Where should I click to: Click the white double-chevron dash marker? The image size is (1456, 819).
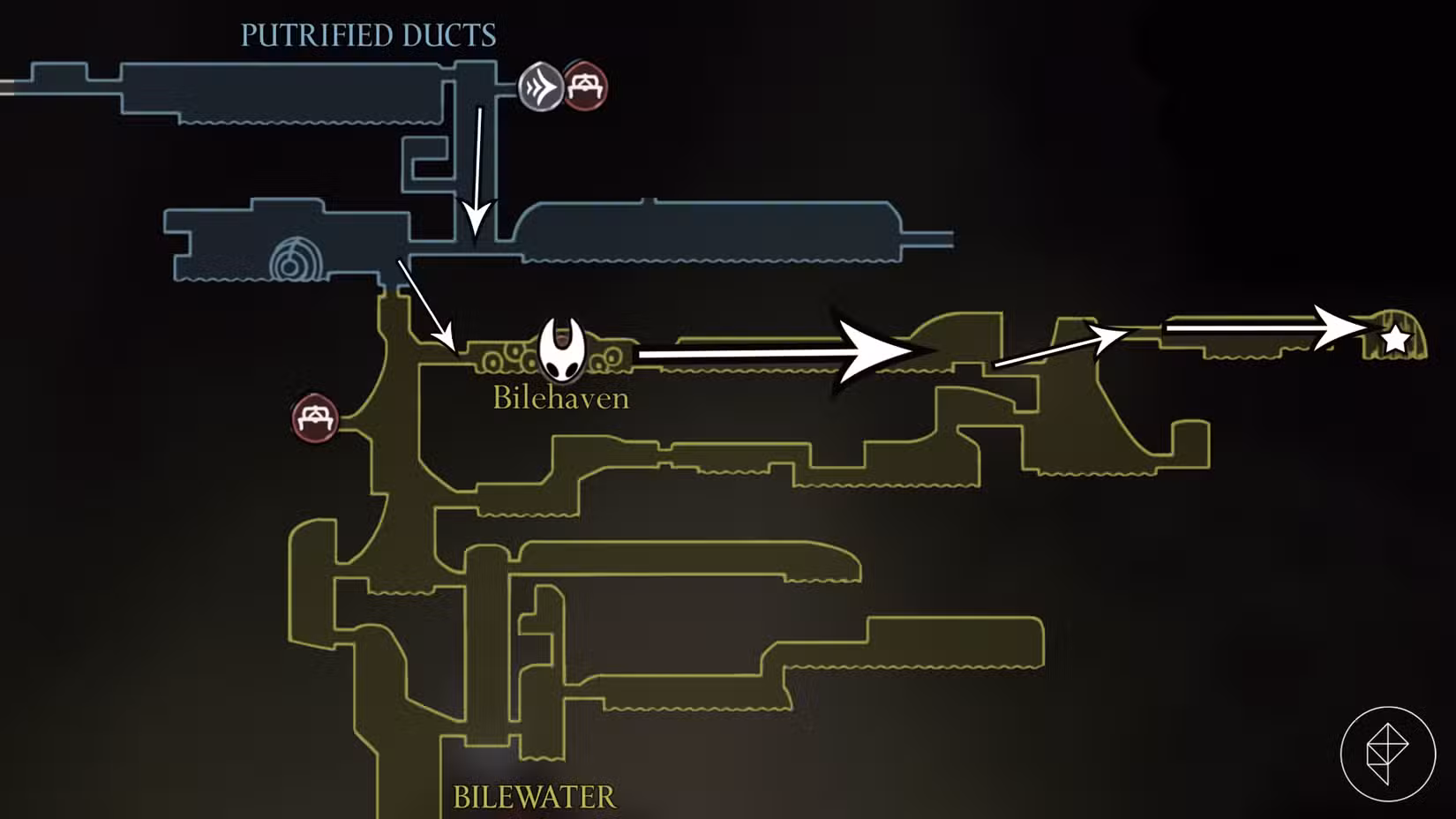point(541,87)
